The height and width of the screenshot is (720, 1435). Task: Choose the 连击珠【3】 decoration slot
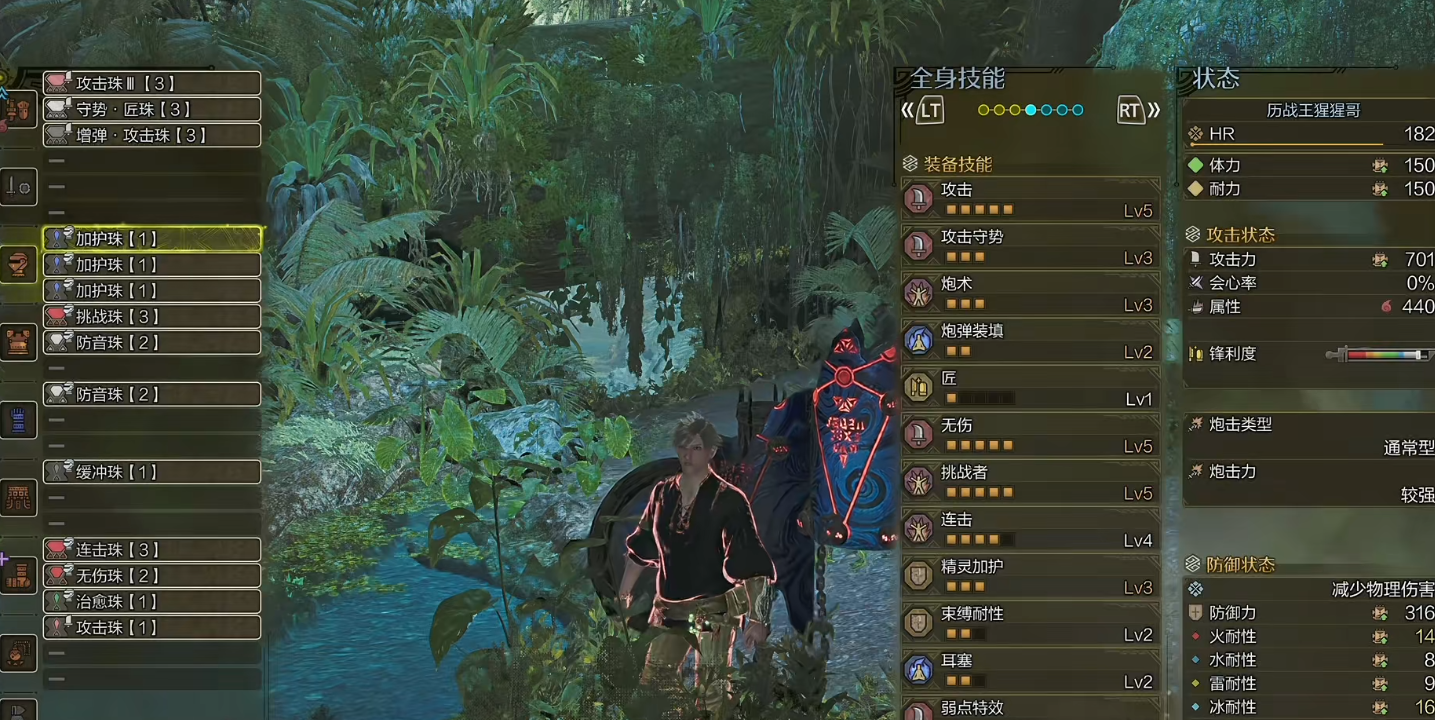[152, 549]
